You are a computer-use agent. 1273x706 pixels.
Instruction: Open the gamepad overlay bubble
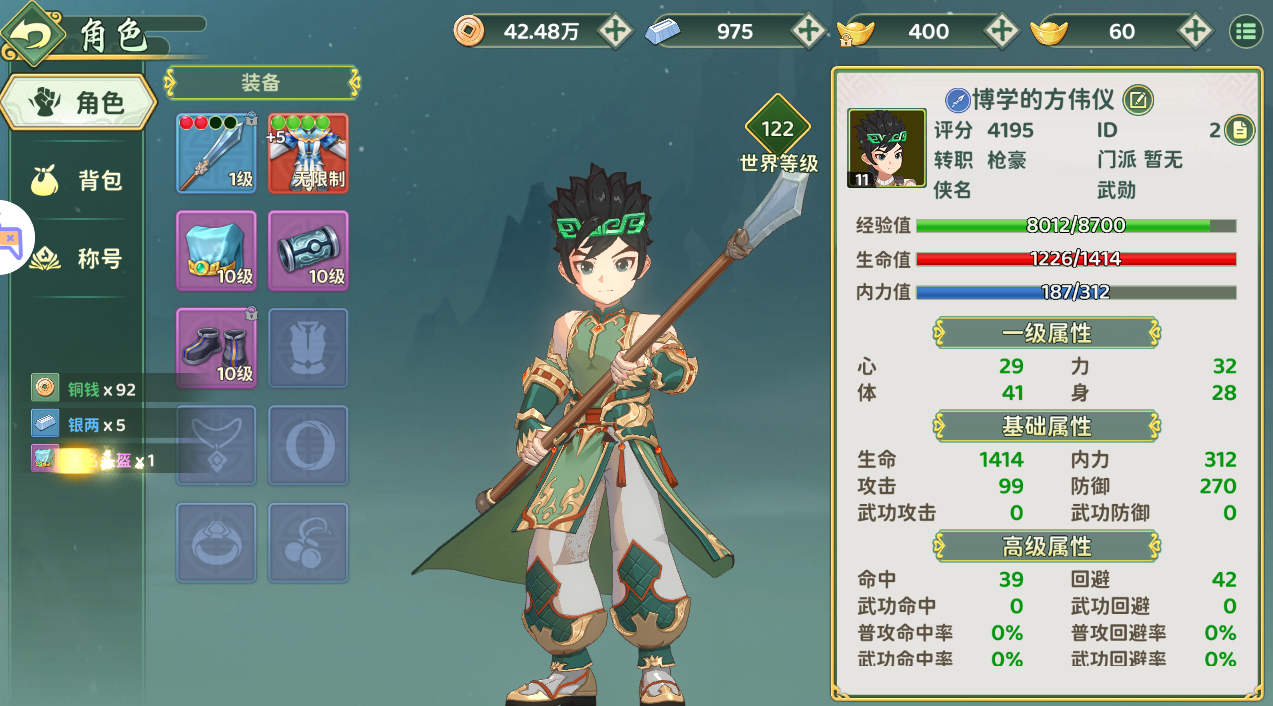pyautogui.click(x=12, y=238)
